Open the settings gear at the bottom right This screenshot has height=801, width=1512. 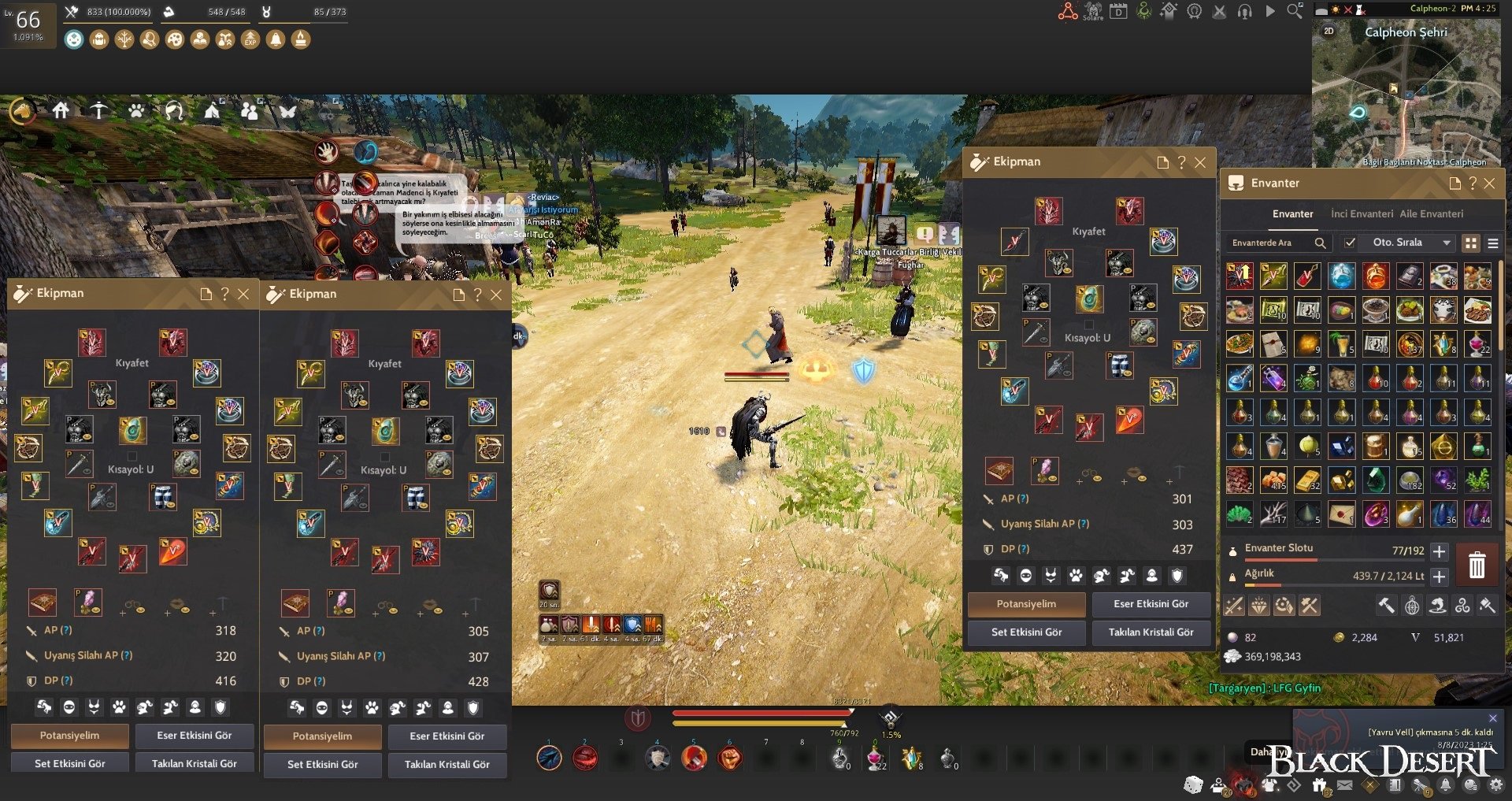pos(1496,784)
